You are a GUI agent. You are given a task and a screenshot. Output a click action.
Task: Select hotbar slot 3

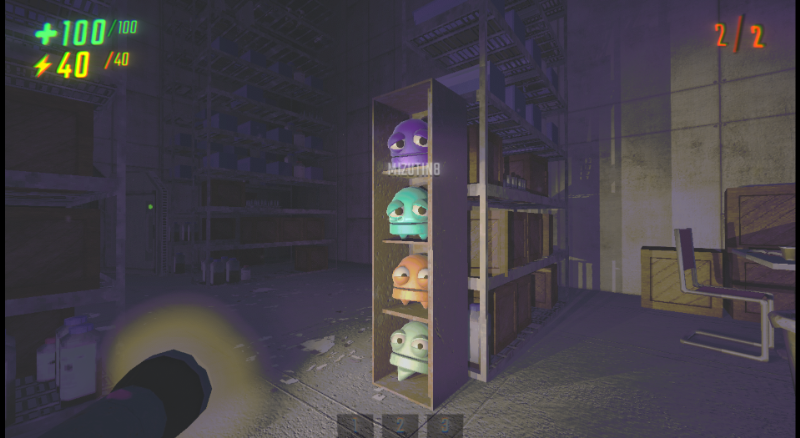446,426
